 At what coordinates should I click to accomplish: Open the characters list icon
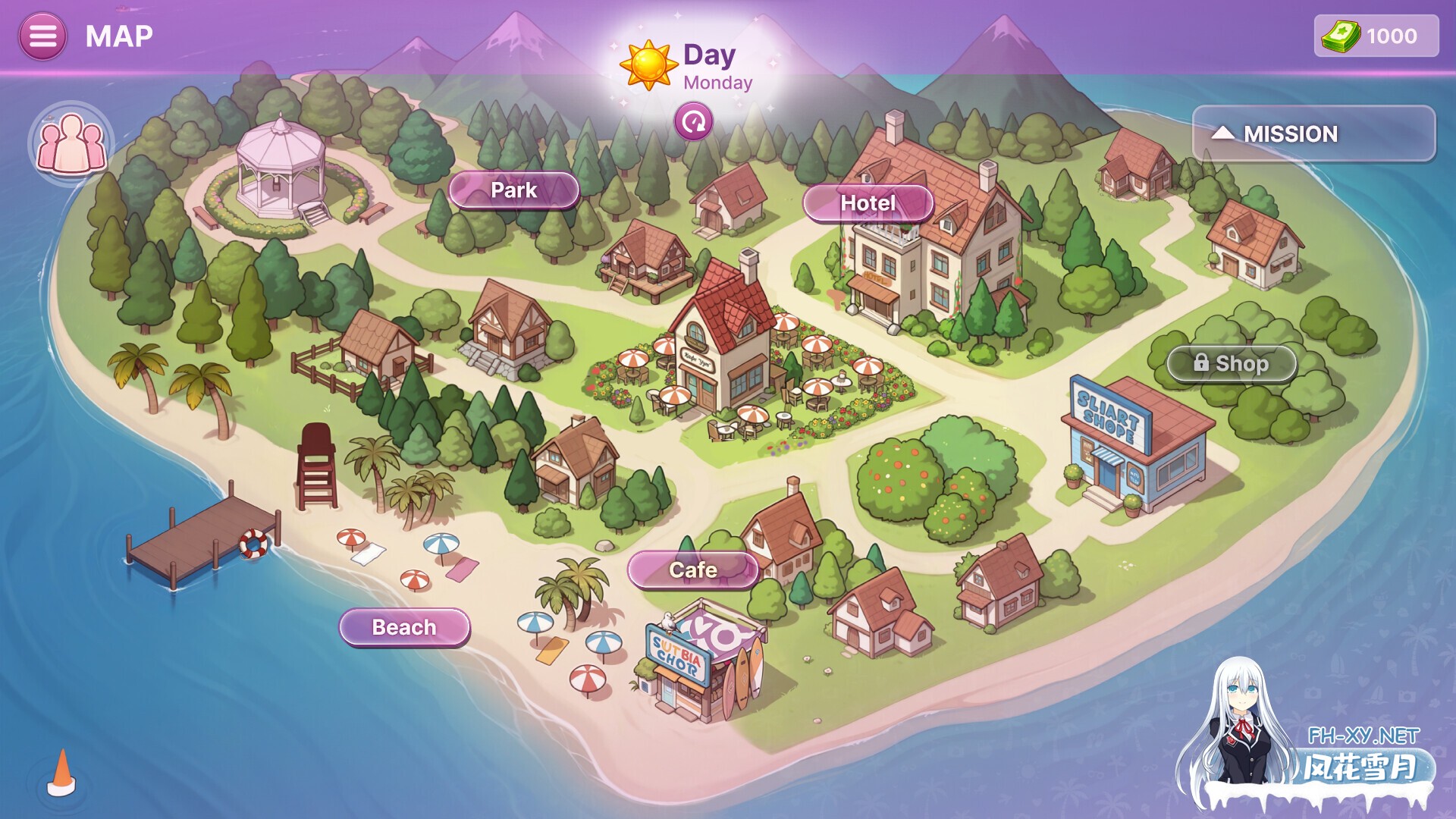click(71, 143)
